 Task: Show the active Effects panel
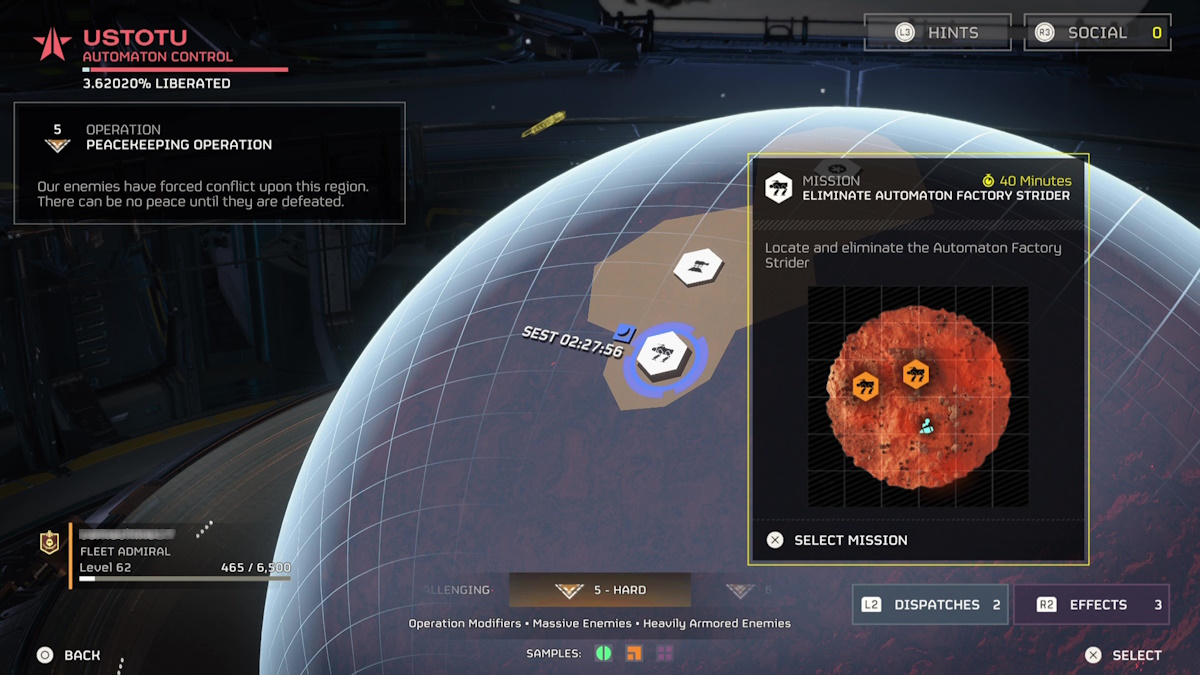pyautogui.click(x=1091, y=605)
